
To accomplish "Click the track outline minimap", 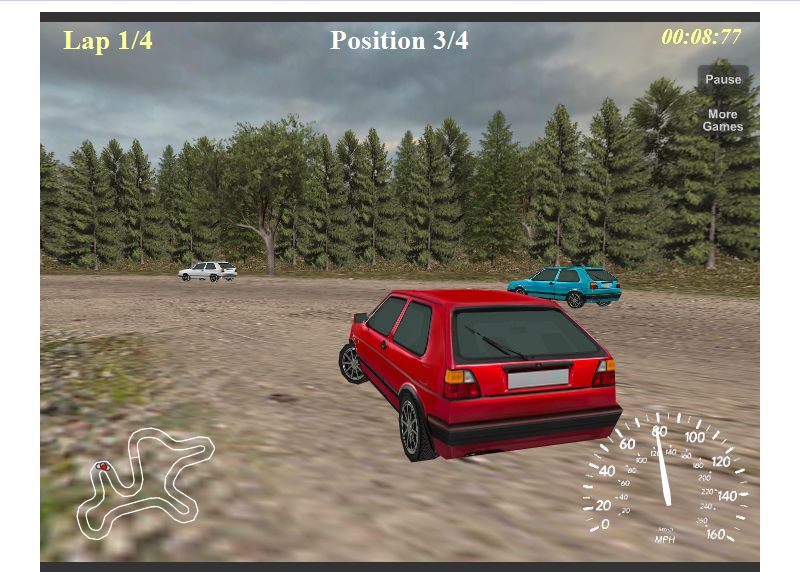I will point(143,479).
